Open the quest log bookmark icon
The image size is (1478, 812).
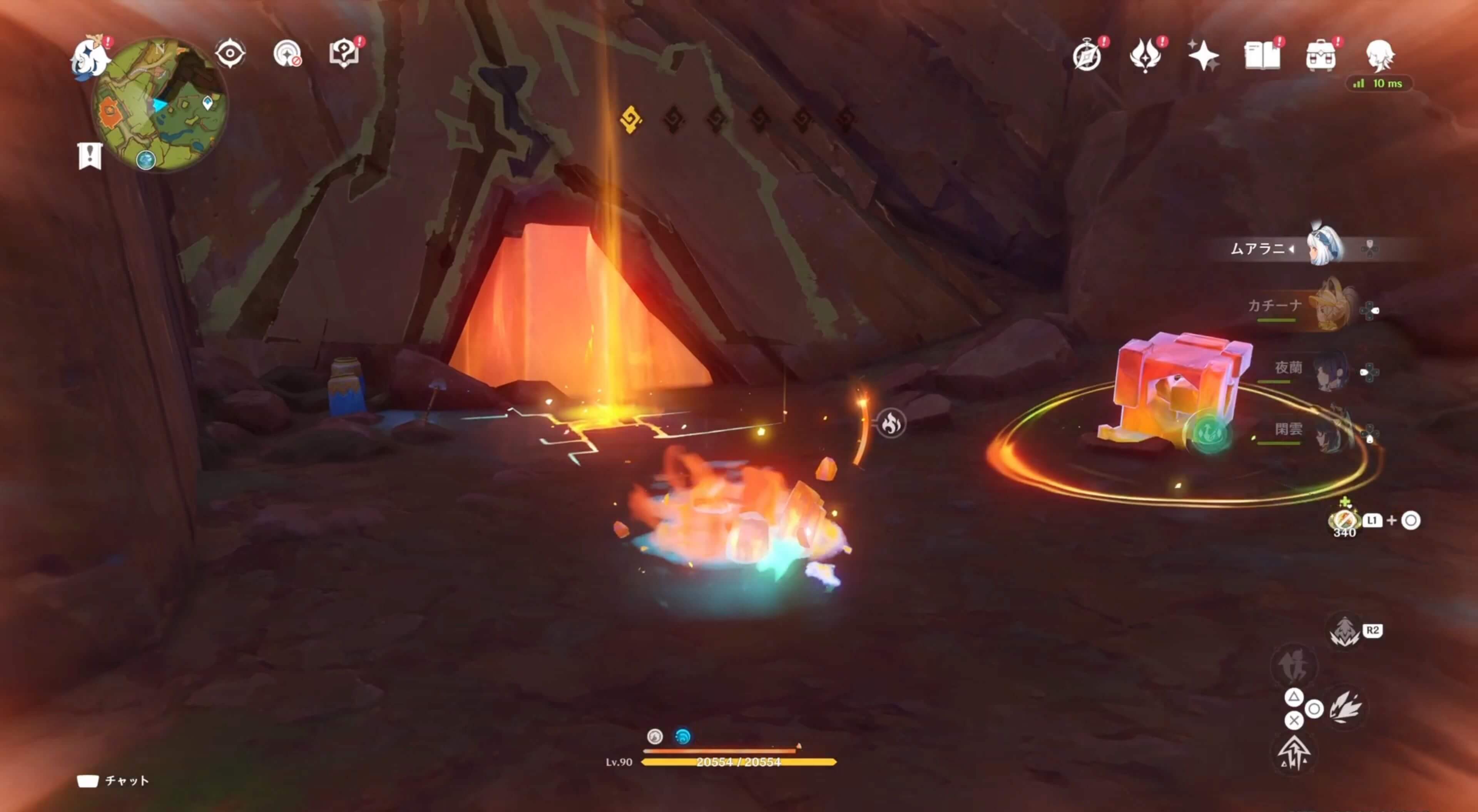tap(90, 155)
